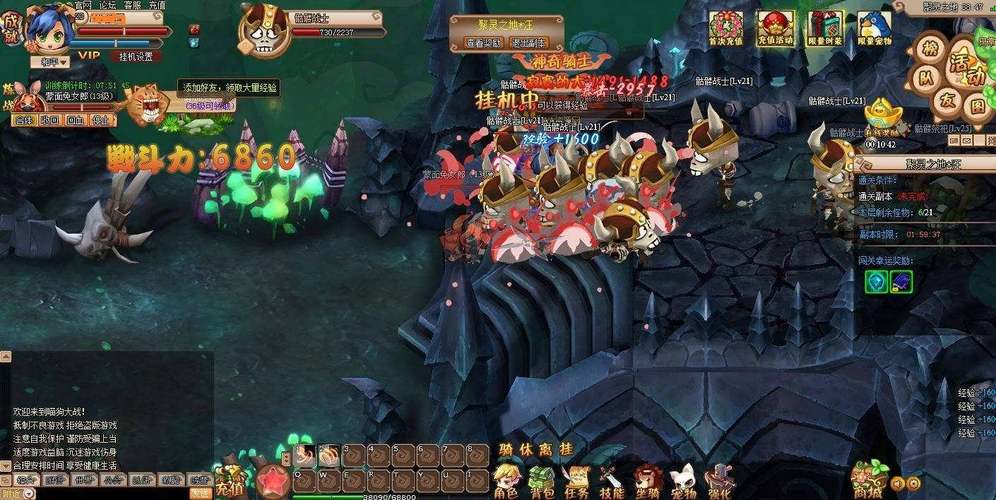This screenshot has width=996, height=500.
Task: Click the VIP label under the player portrait
Action: coord(89,57)
